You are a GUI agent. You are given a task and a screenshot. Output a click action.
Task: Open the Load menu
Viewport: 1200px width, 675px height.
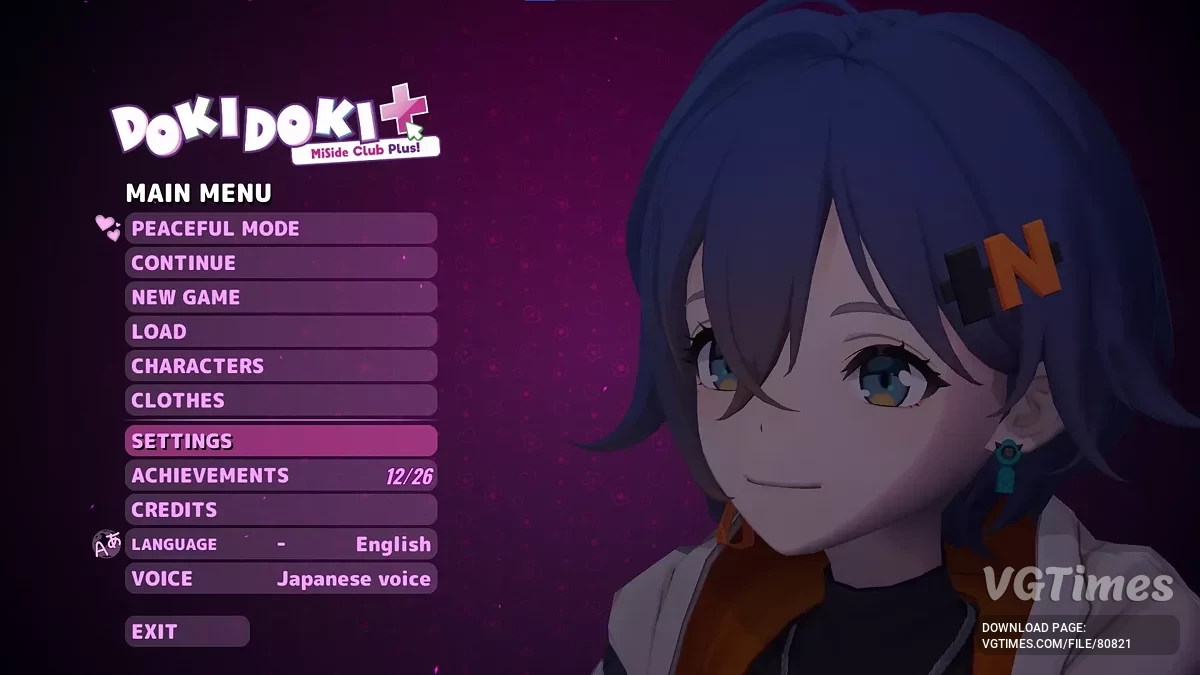coord(281,332)
